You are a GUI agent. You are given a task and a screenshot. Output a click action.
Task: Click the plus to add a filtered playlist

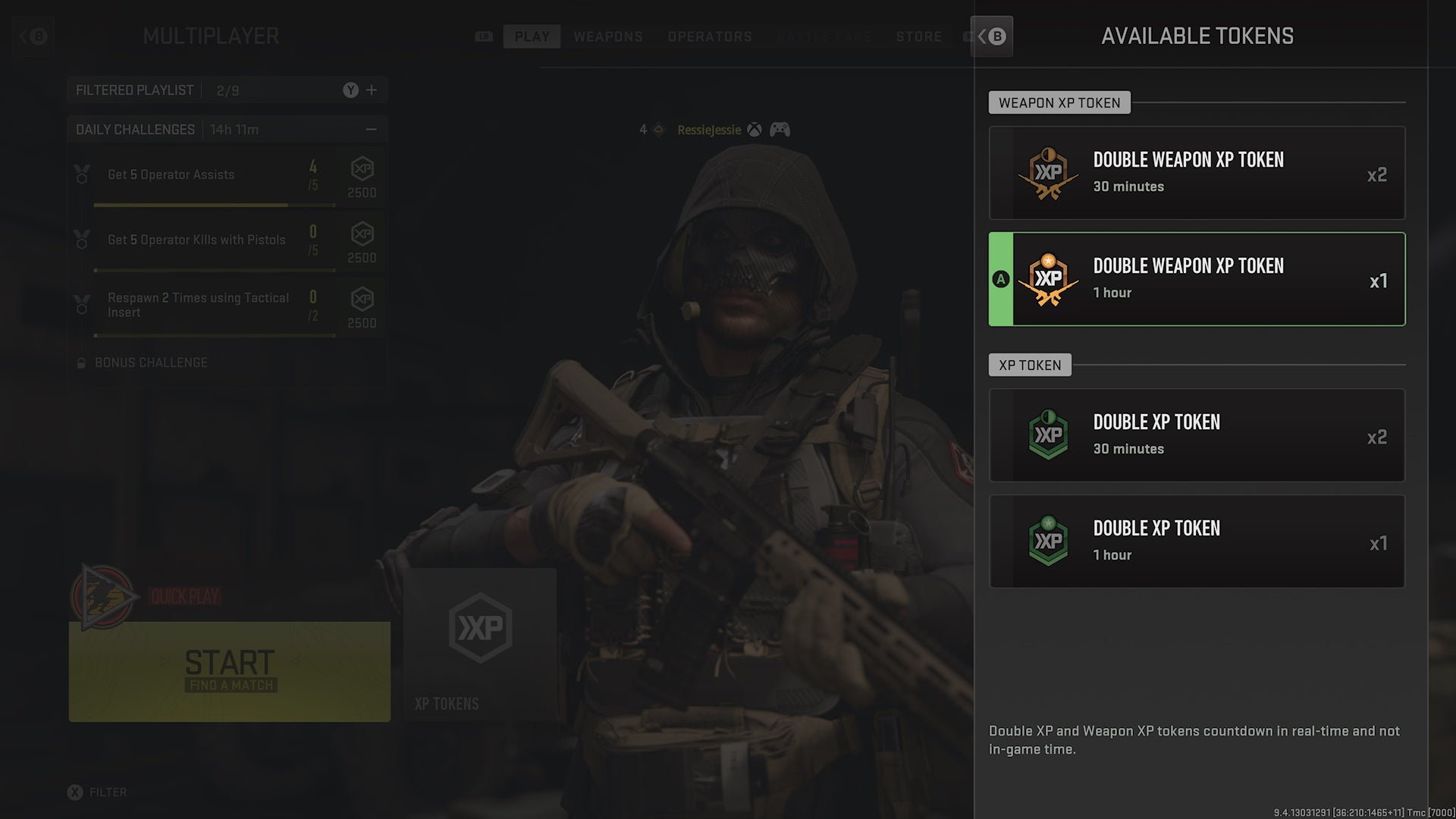372,89
